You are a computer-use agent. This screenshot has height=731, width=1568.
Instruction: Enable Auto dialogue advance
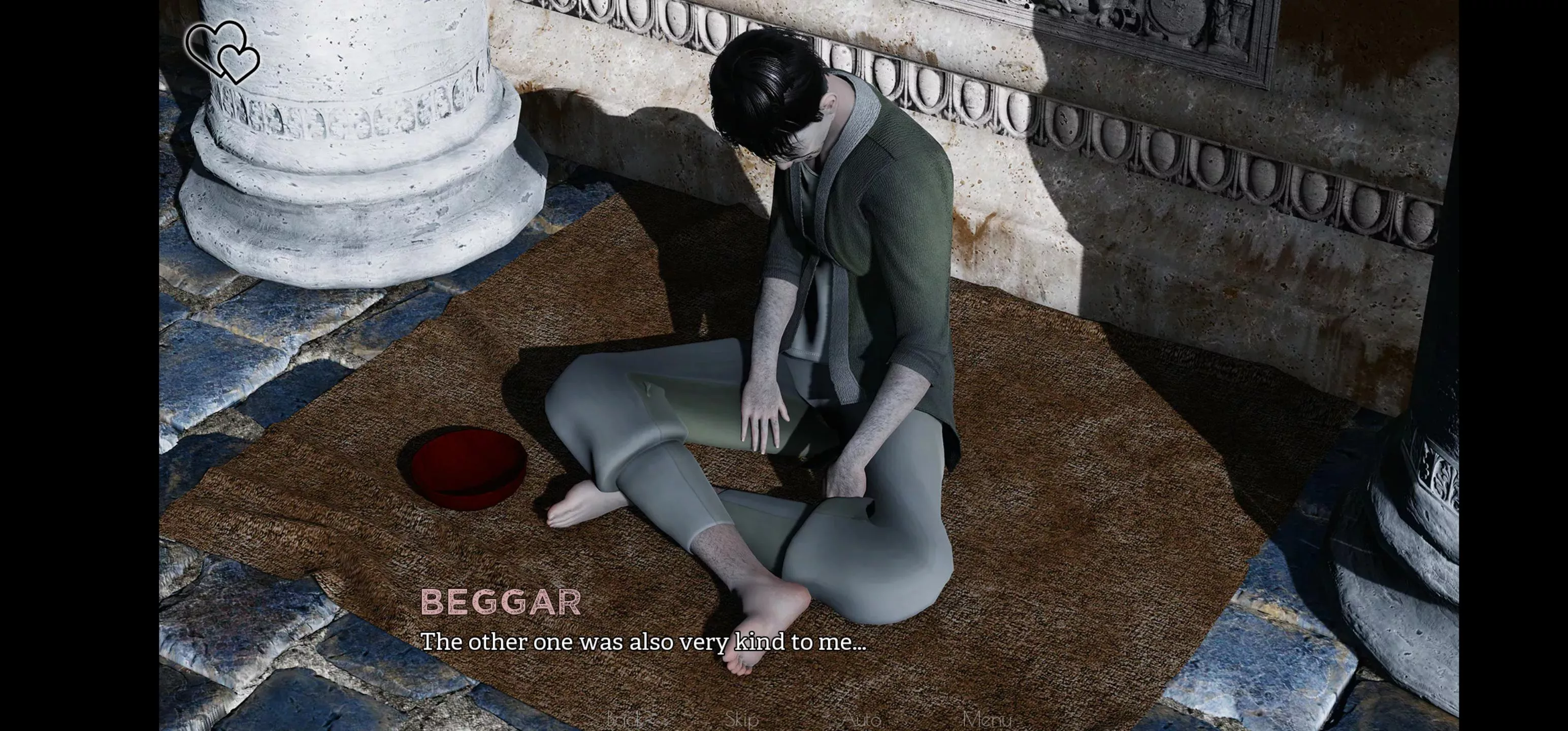pos(861,719)
